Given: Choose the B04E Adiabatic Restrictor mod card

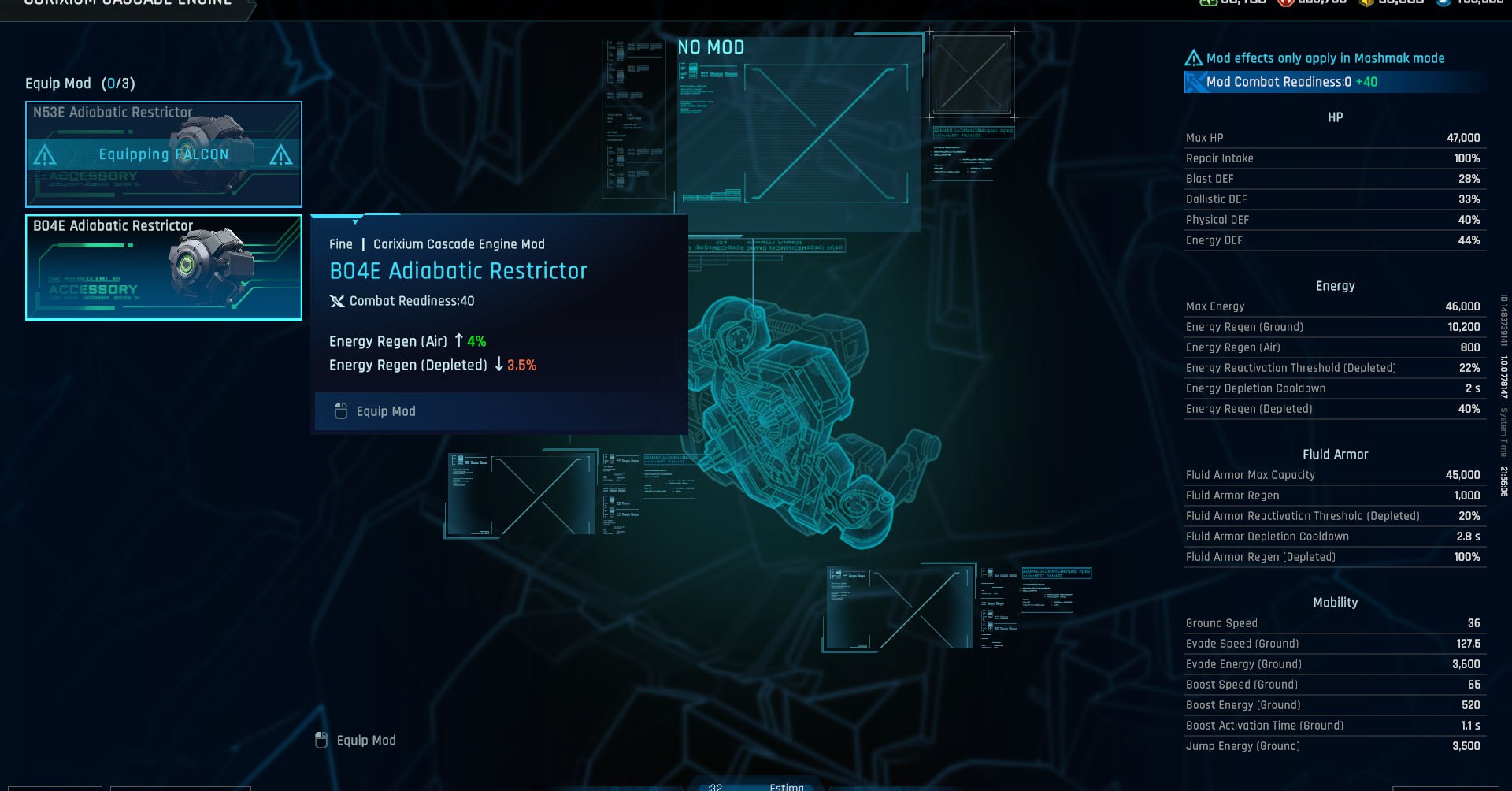Looking at the screenshot, I should [x=163, y=268].
